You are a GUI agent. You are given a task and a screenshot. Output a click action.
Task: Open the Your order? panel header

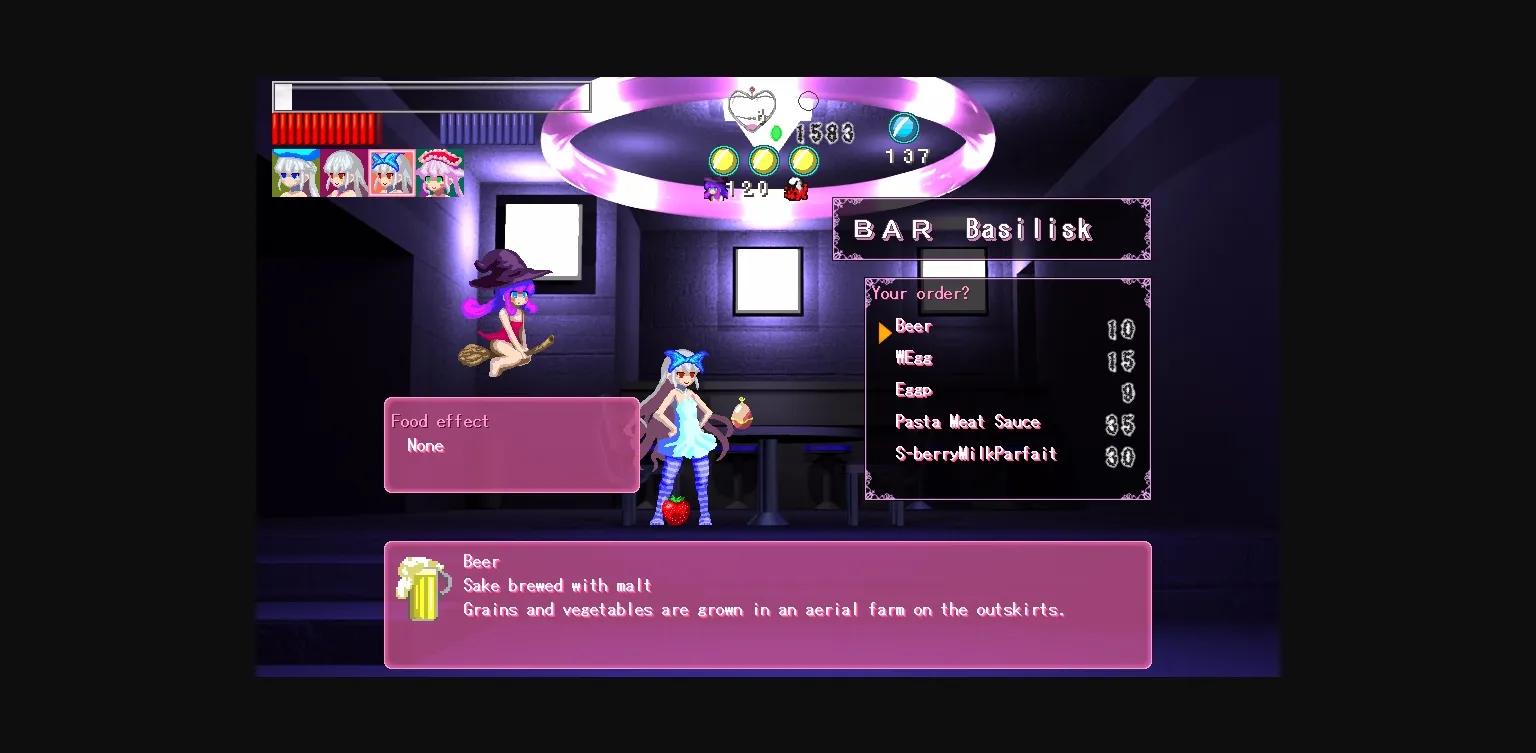click(919, 293)
